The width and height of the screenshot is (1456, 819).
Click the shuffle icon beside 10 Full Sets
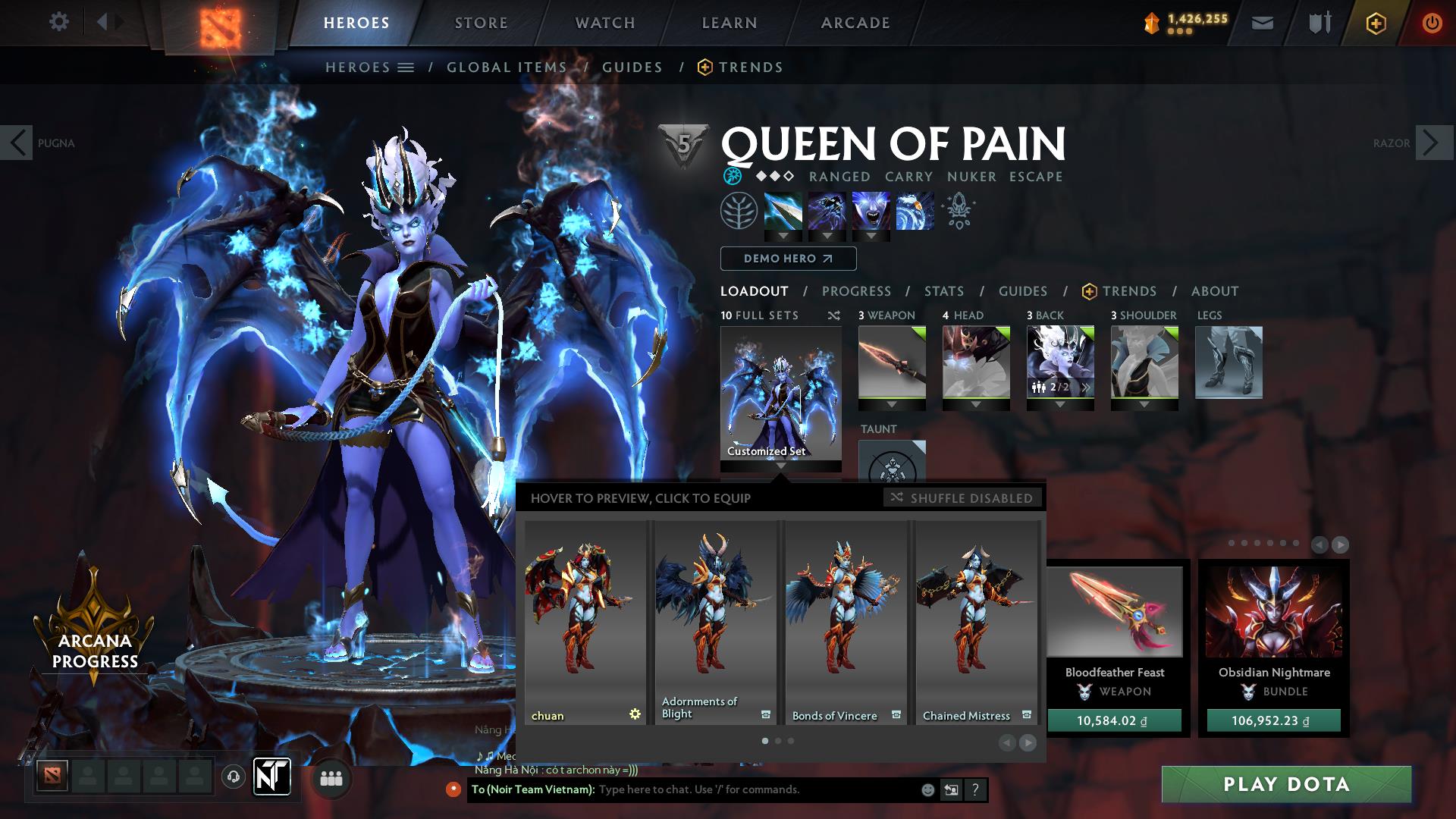tap(833, 315)
